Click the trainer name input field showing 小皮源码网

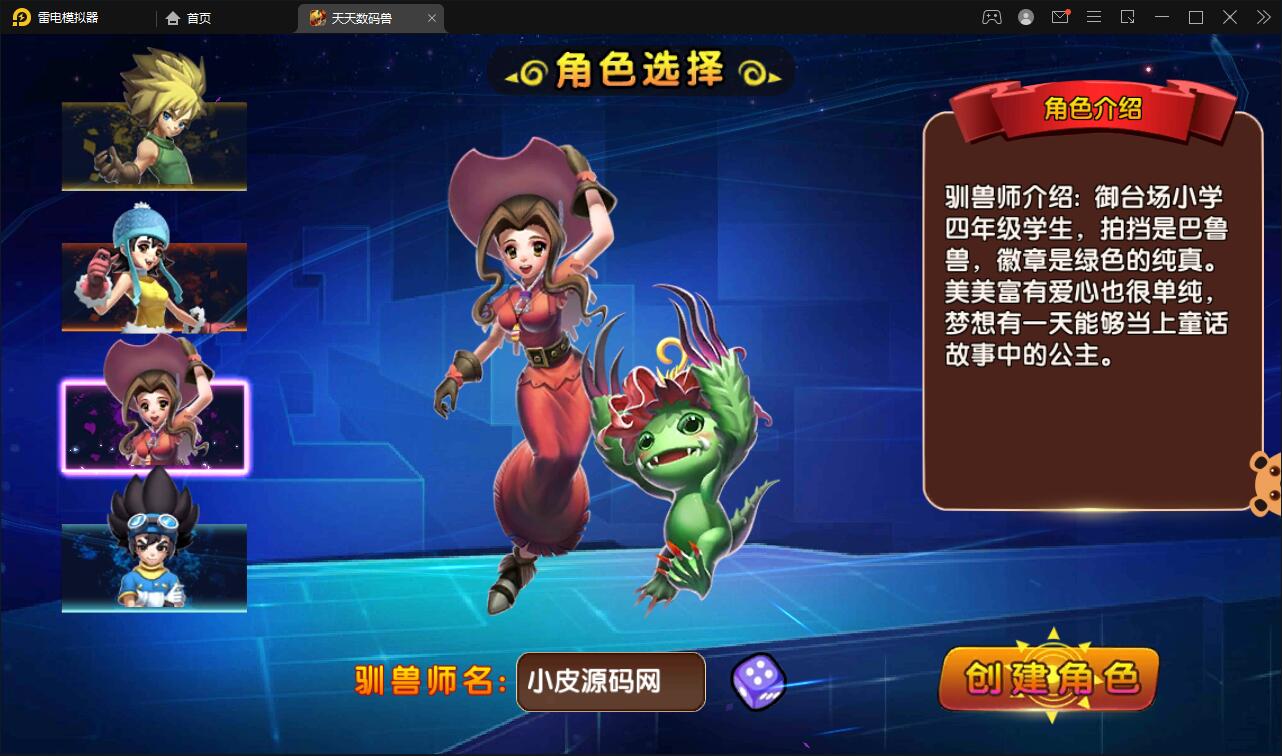click(610, 682)
